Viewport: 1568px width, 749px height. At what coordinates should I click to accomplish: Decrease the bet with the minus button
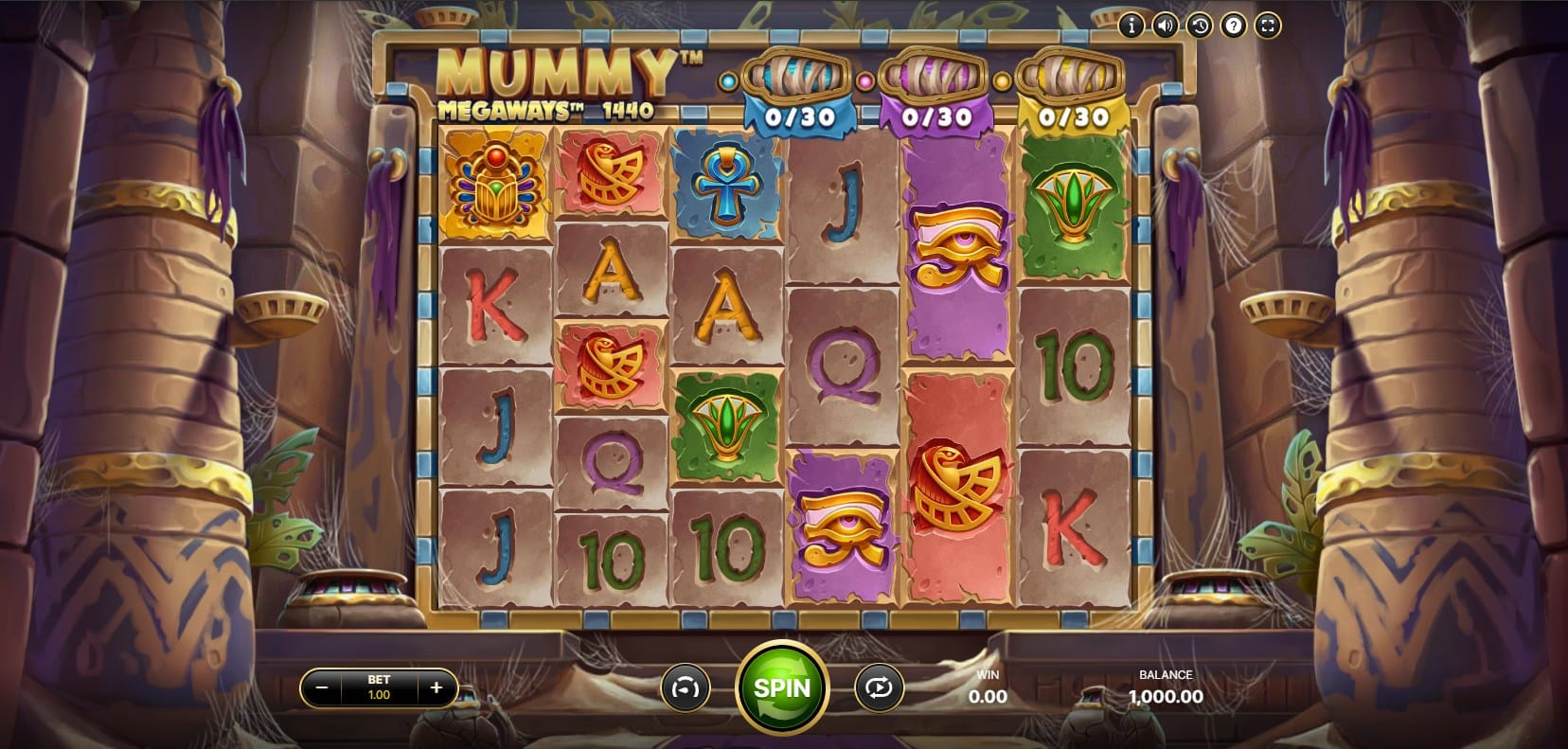[322, 687]
